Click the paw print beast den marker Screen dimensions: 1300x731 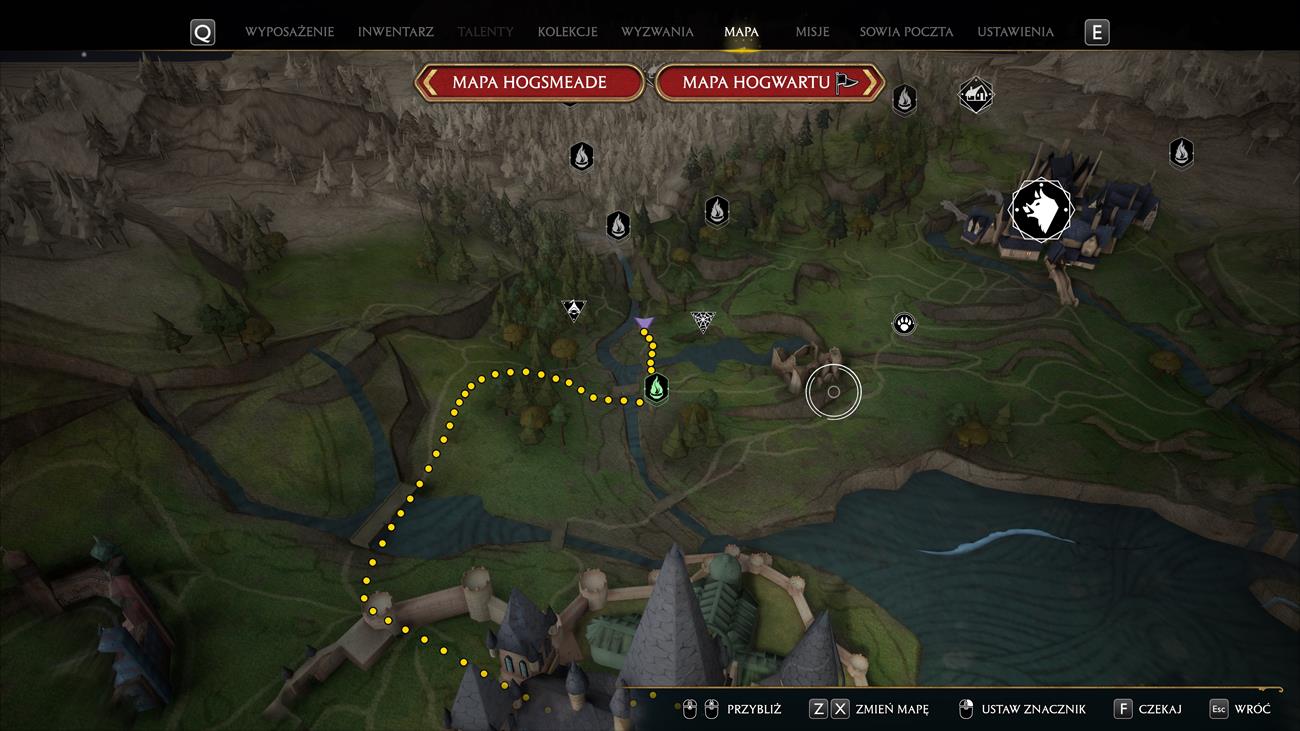coord(904,324)
